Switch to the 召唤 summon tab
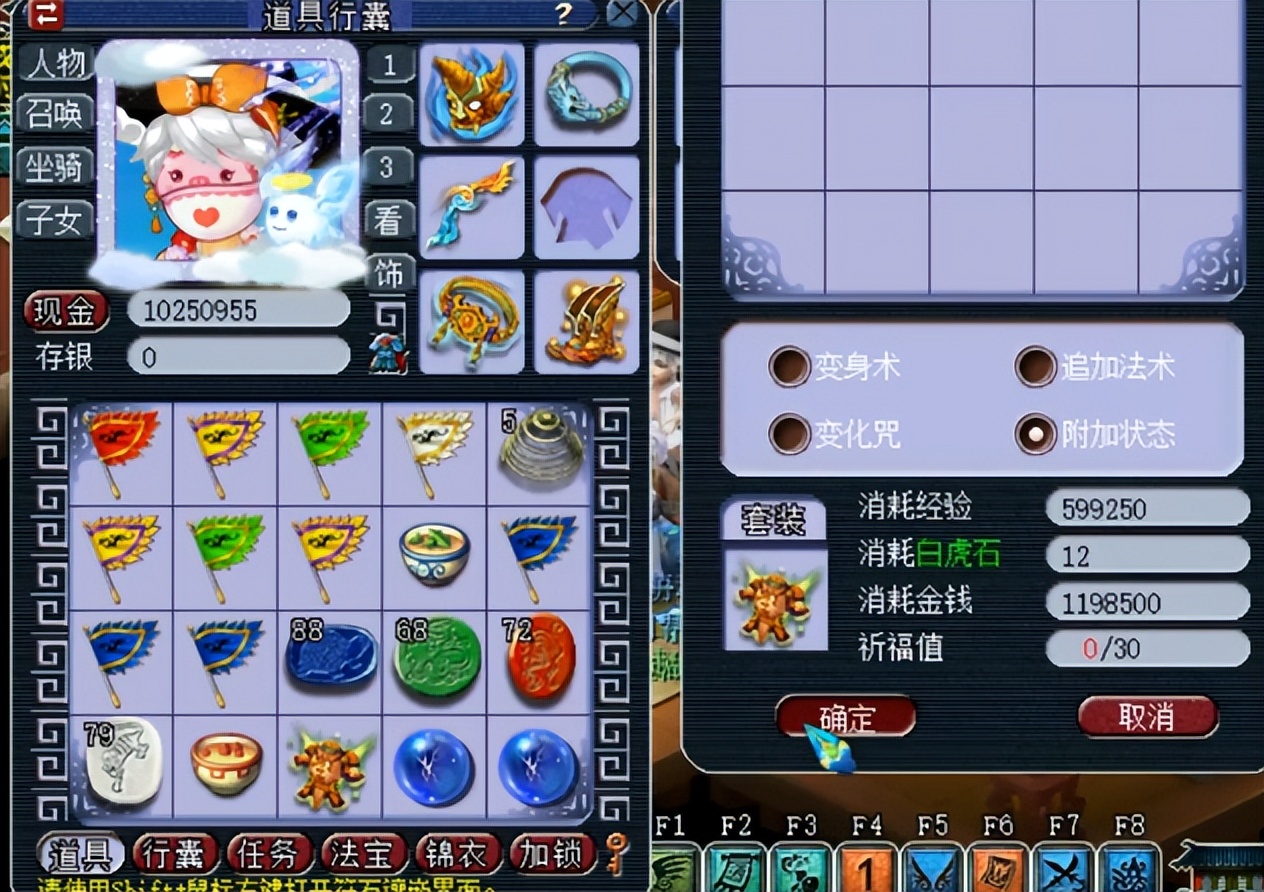Viewport: 1264px width, 892px height. coord(56,115)
